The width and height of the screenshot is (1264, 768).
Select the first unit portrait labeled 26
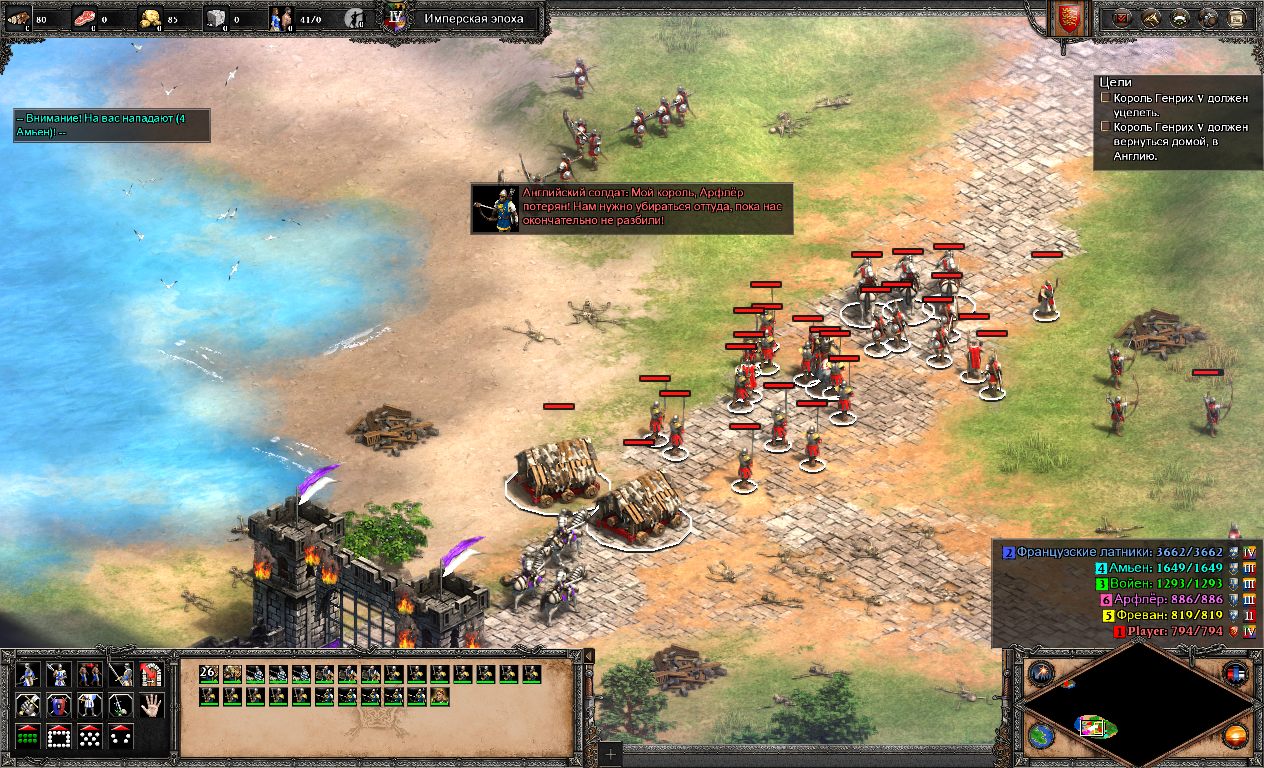coord(209,674)
